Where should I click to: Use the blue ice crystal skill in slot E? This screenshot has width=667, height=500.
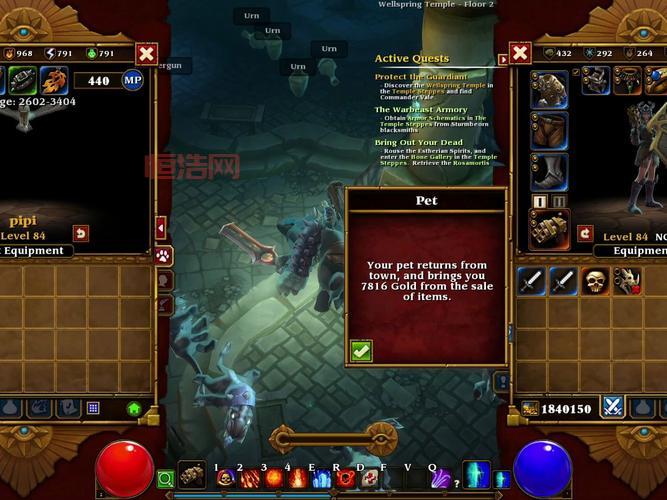(321, 479)
